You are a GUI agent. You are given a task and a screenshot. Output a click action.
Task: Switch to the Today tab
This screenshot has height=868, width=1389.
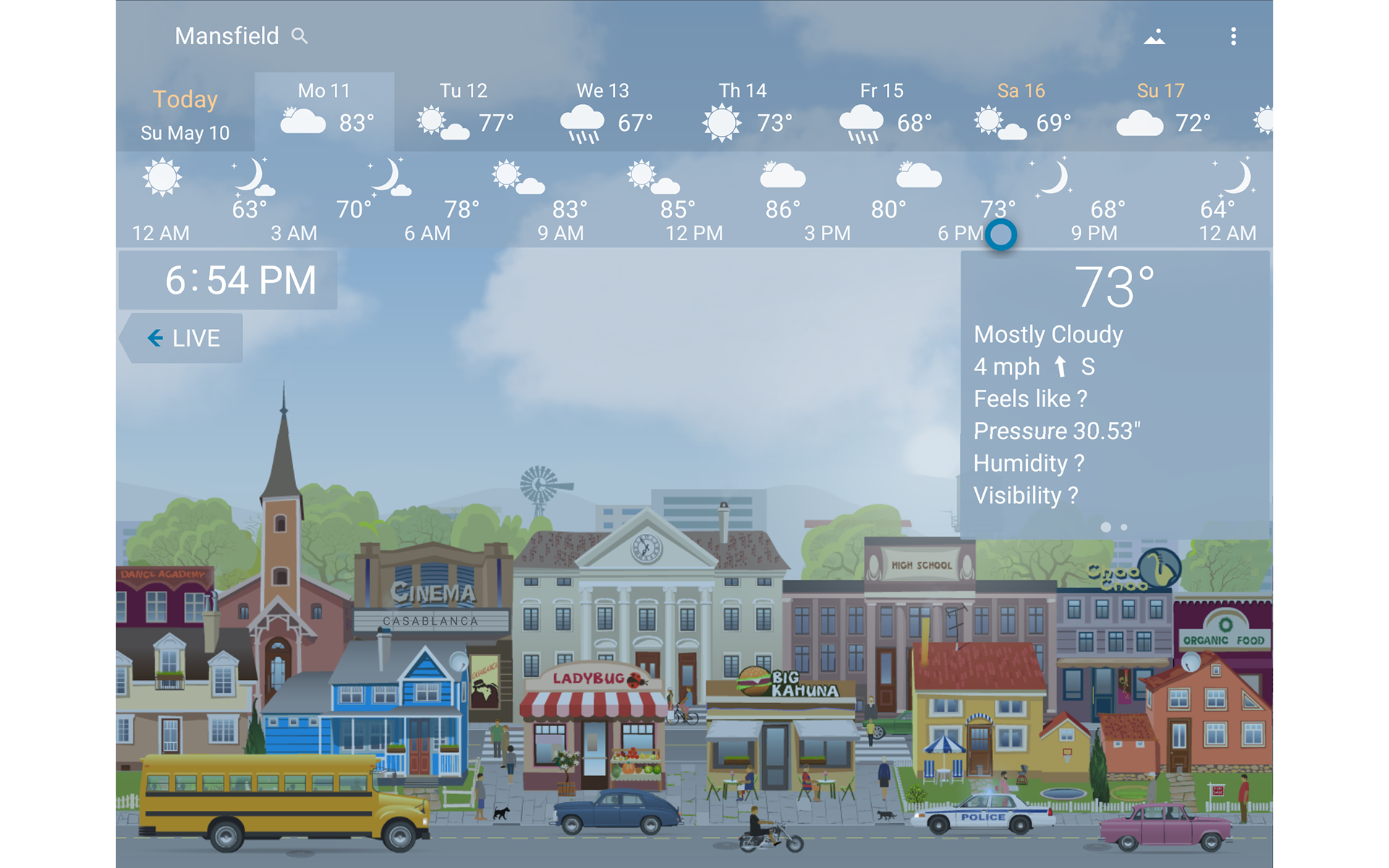[x=184, y=112]
